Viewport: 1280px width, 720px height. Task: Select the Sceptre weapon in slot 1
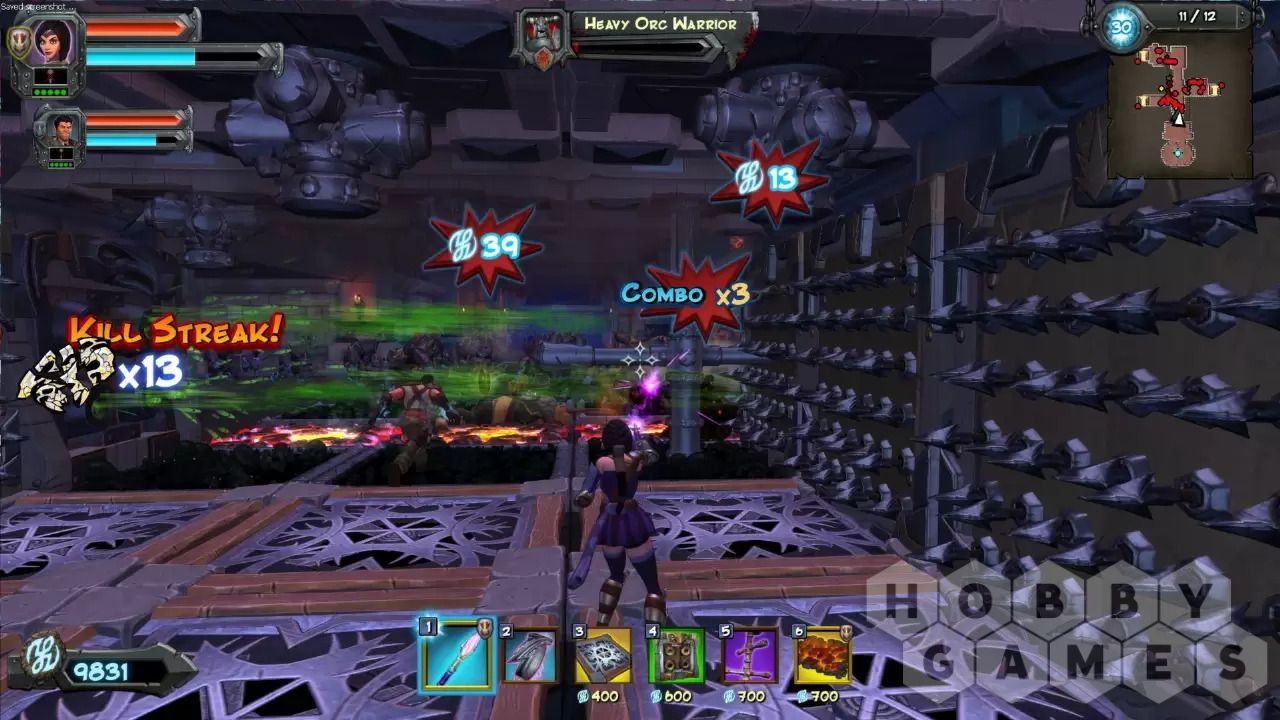pyautogui.click(x=458, y=655)
